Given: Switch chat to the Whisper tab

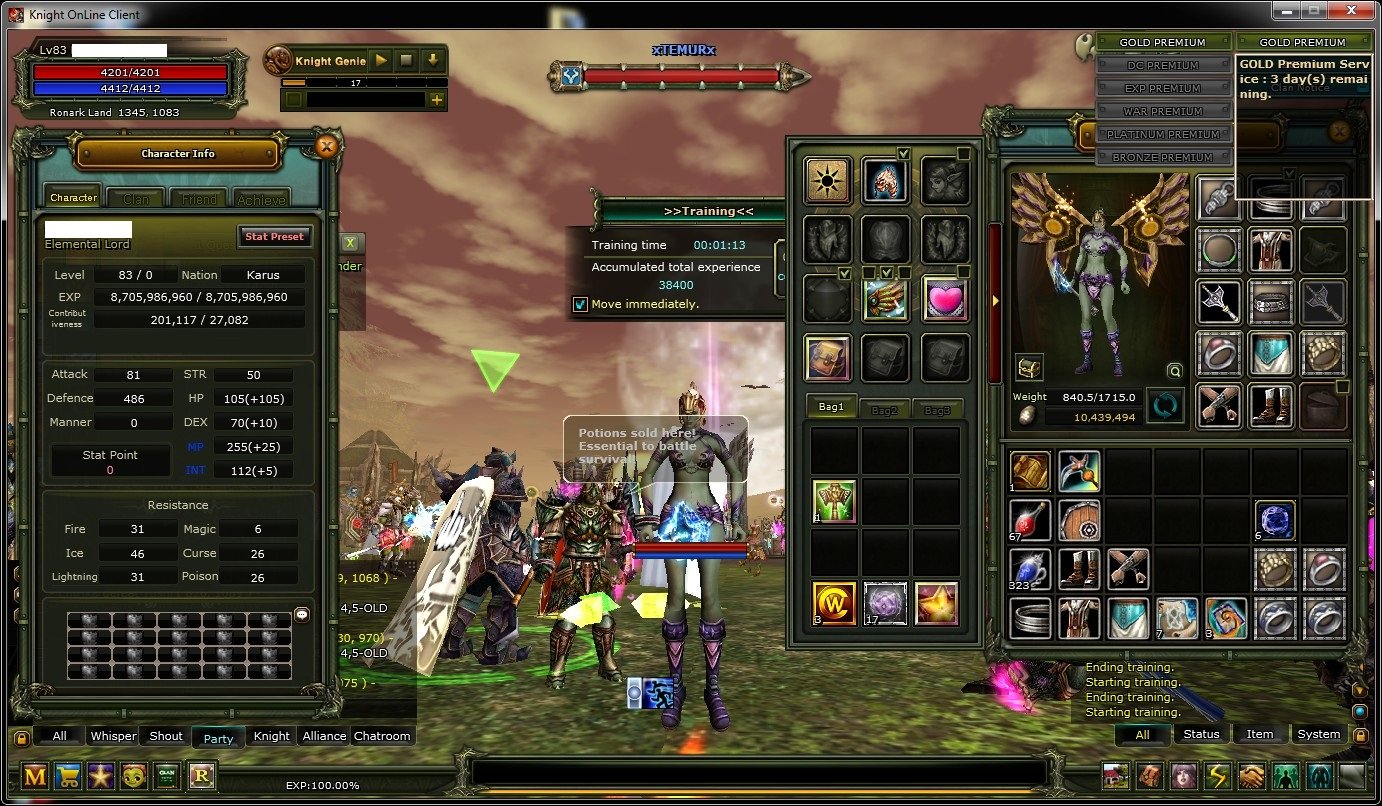Looking at the screenshot, I should click(x=113, y=736).
